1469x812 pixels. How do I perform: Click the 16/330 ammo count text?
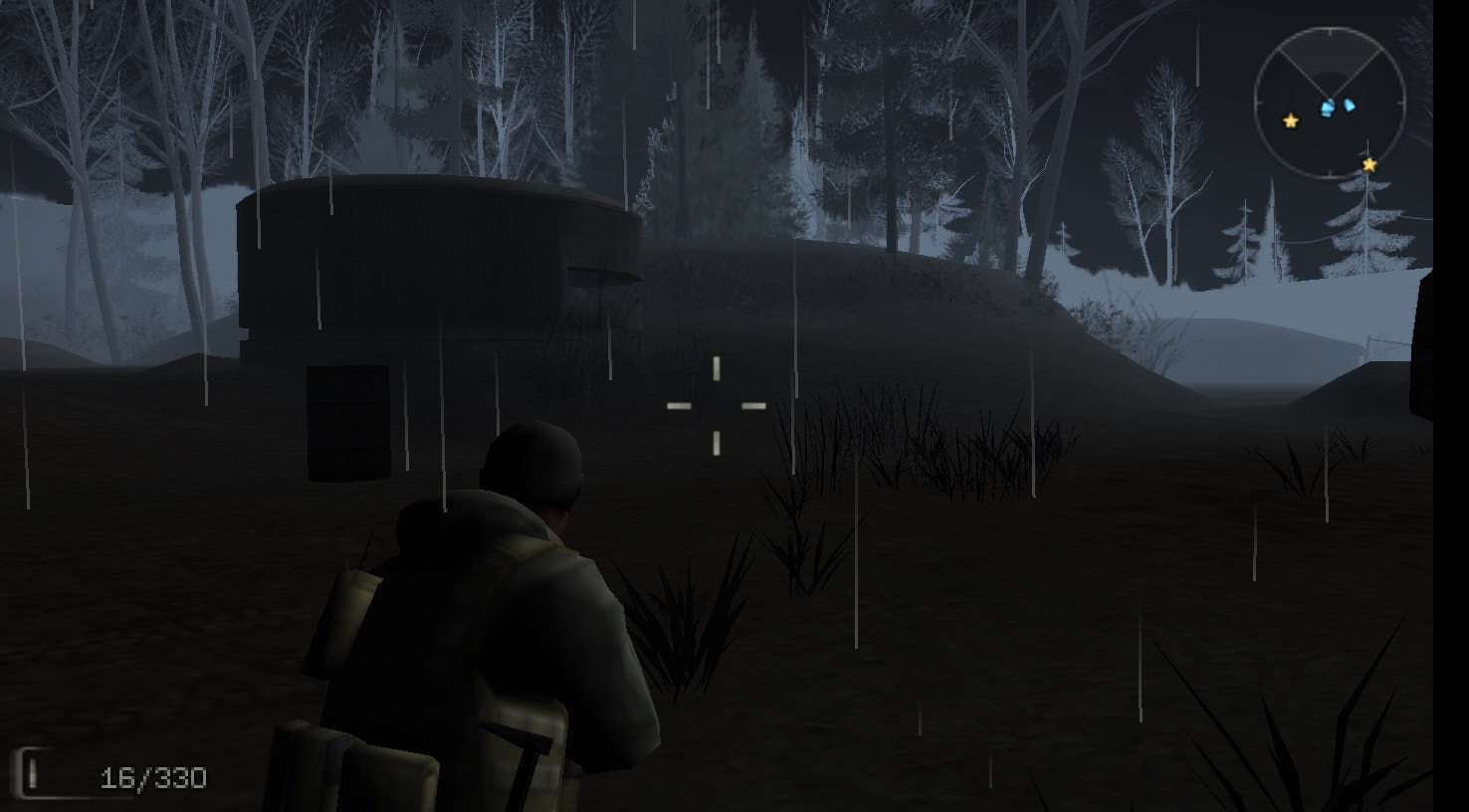click(153, 777)
